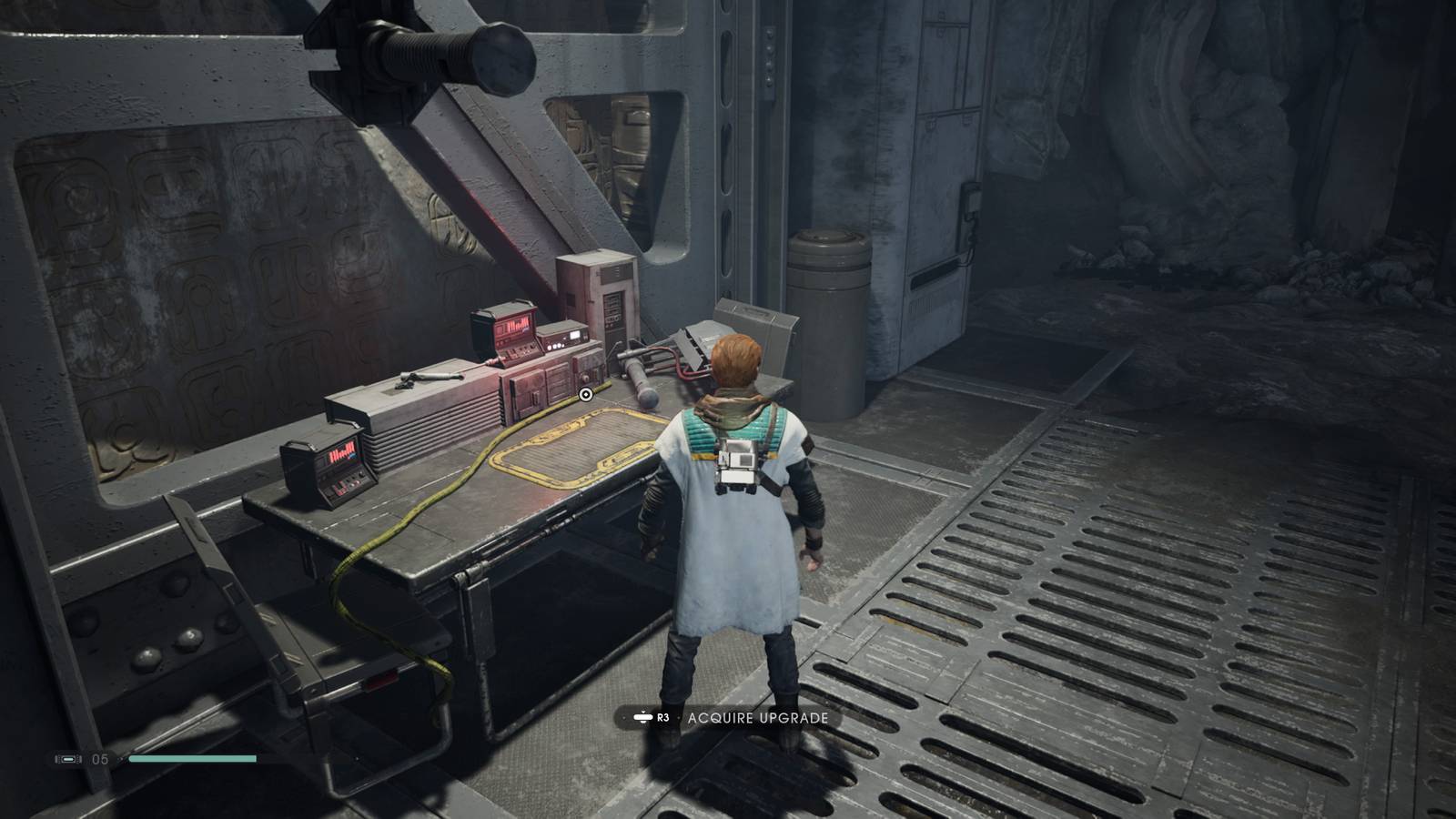Screen dimensions: 1456x819
Task: Select the white small arrow left of health bar
Action: click(x=121, y=758)
